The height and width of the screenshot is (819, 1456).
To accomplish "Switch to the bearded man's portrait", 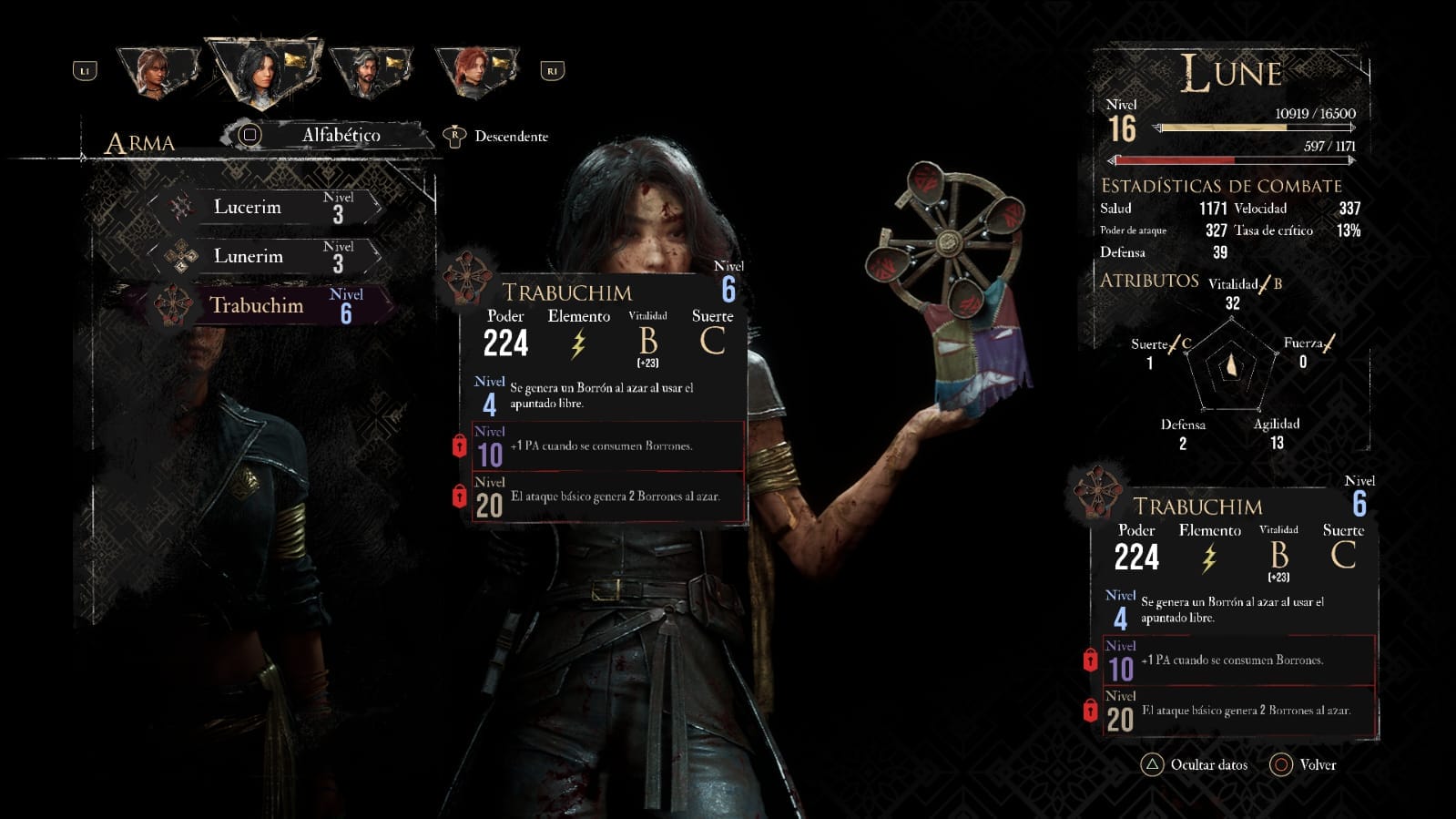I will click(x=367, y=71).
